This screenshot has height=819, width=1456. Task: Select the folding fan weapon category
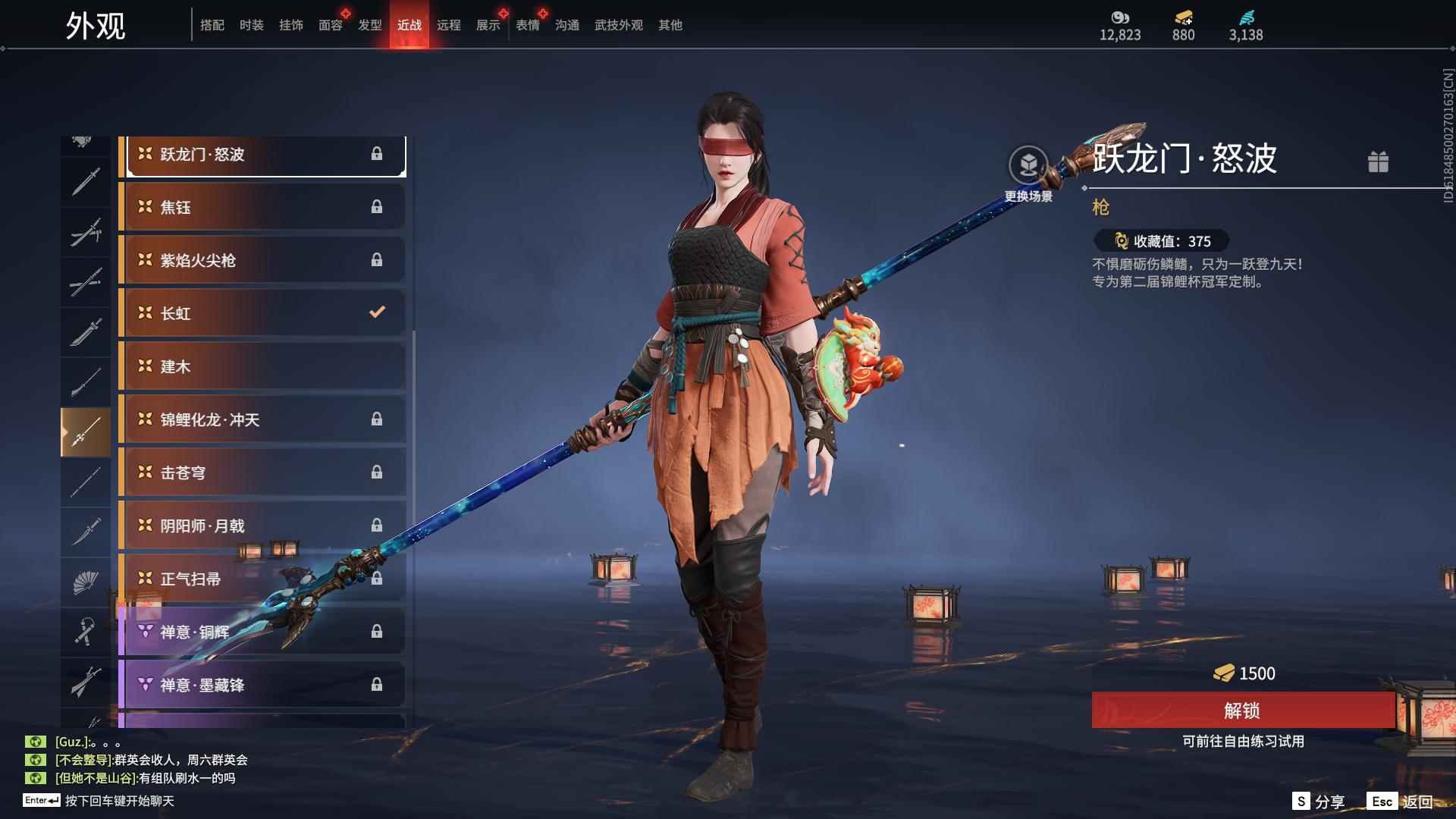pyautogui.click(x=85, y=582)
